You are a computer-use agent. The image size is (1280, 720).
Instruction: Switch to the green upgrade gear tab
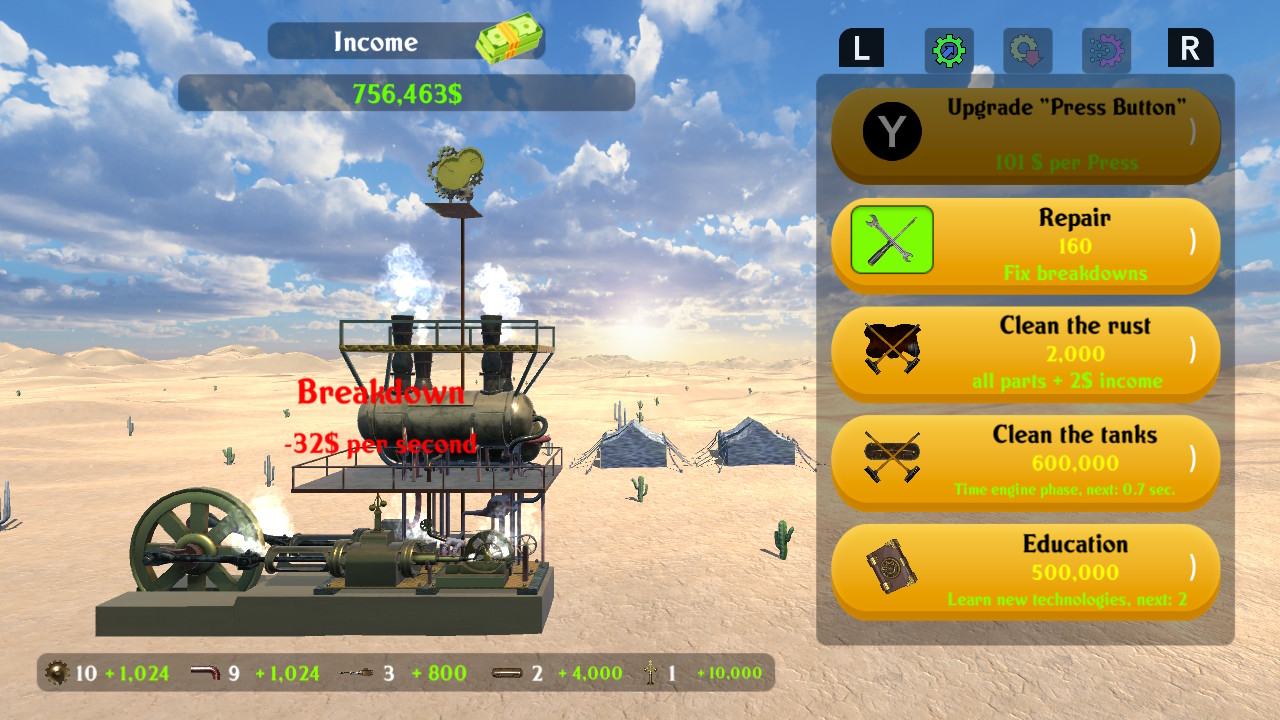[x=947, y=47]
